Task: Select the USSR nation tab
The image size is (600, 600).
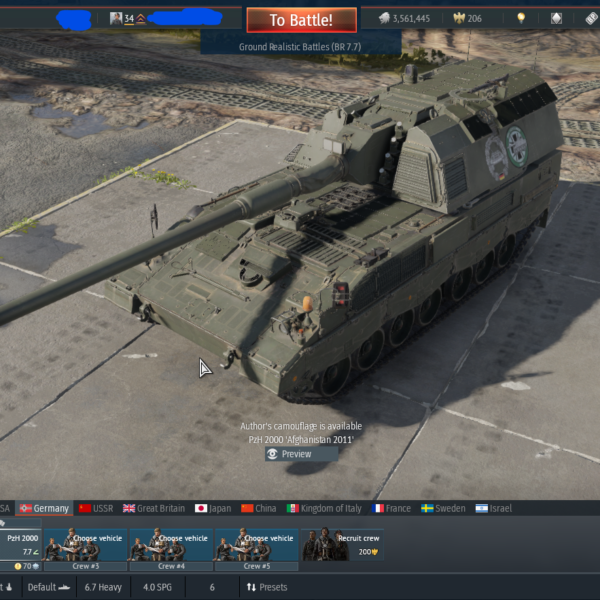Action: click(96, 508)
